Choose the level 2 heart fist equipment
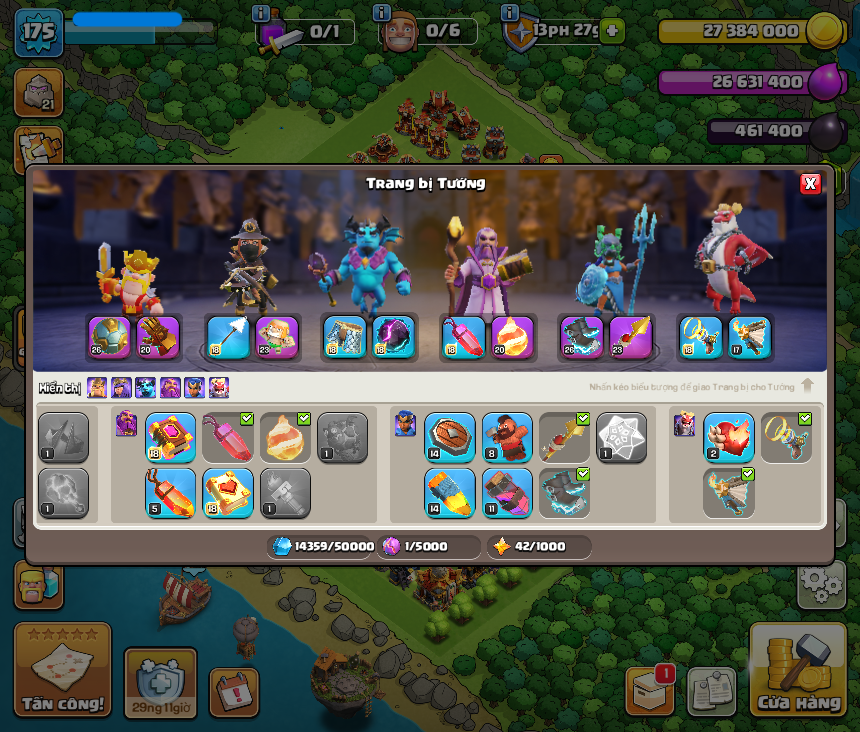 [x=728, y=438]
